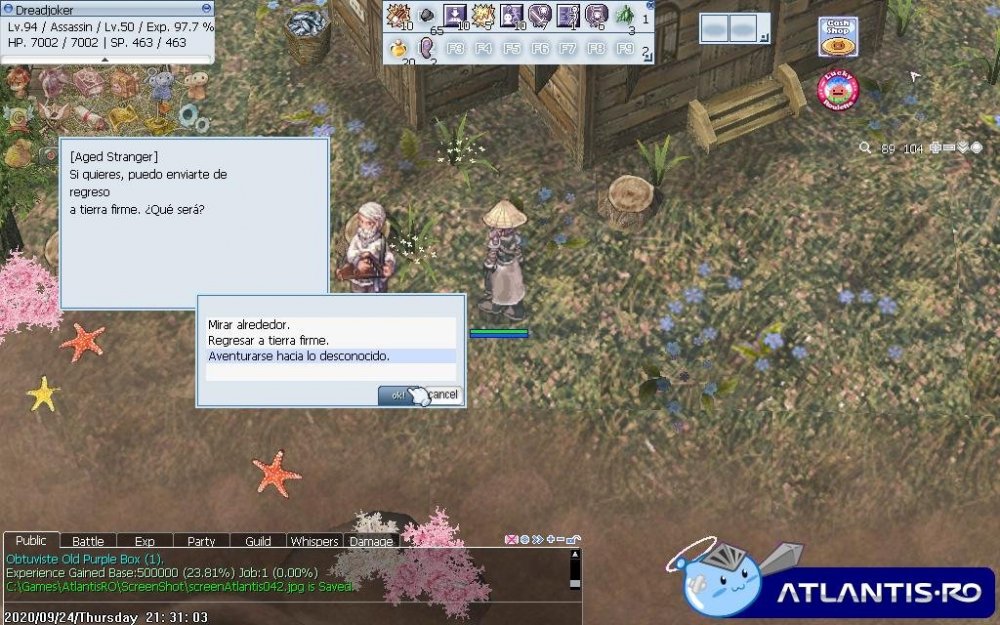Switch to the Battle chat tab
This screenshot has height=625, width=1000.
click(88, 541)
